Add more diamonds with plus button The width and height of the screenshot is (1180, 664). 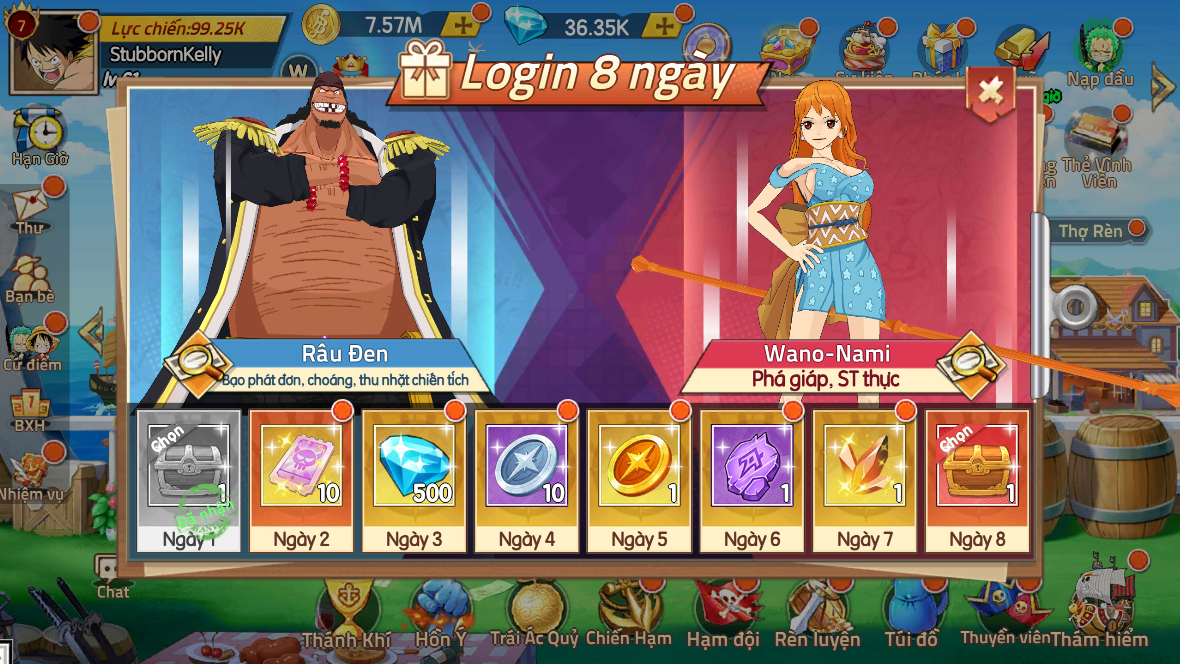tap(664, 26)
